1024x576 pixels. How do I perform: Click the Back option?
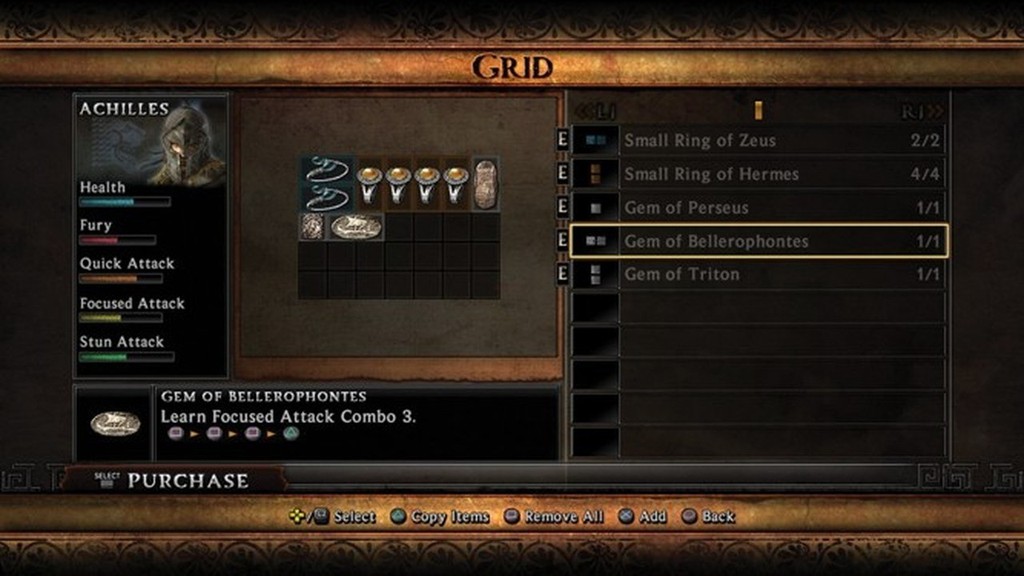coord(709,517)
